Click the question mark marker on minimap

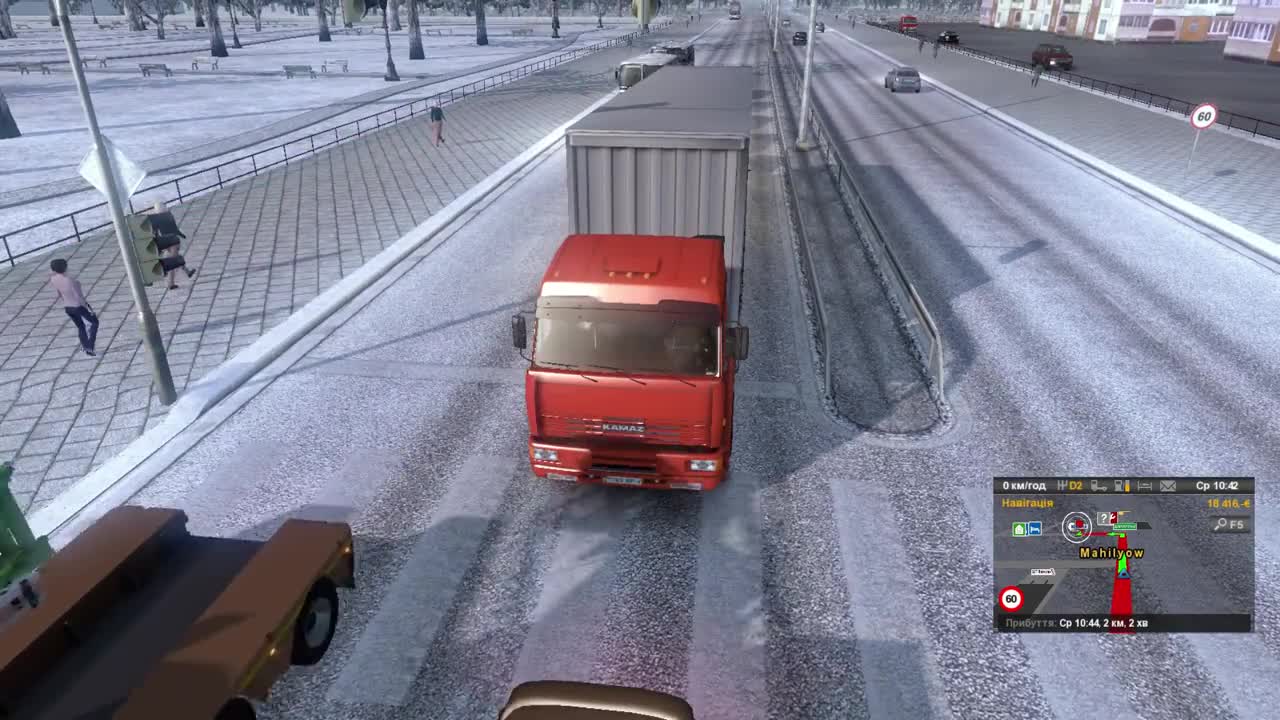(1104, 517)
